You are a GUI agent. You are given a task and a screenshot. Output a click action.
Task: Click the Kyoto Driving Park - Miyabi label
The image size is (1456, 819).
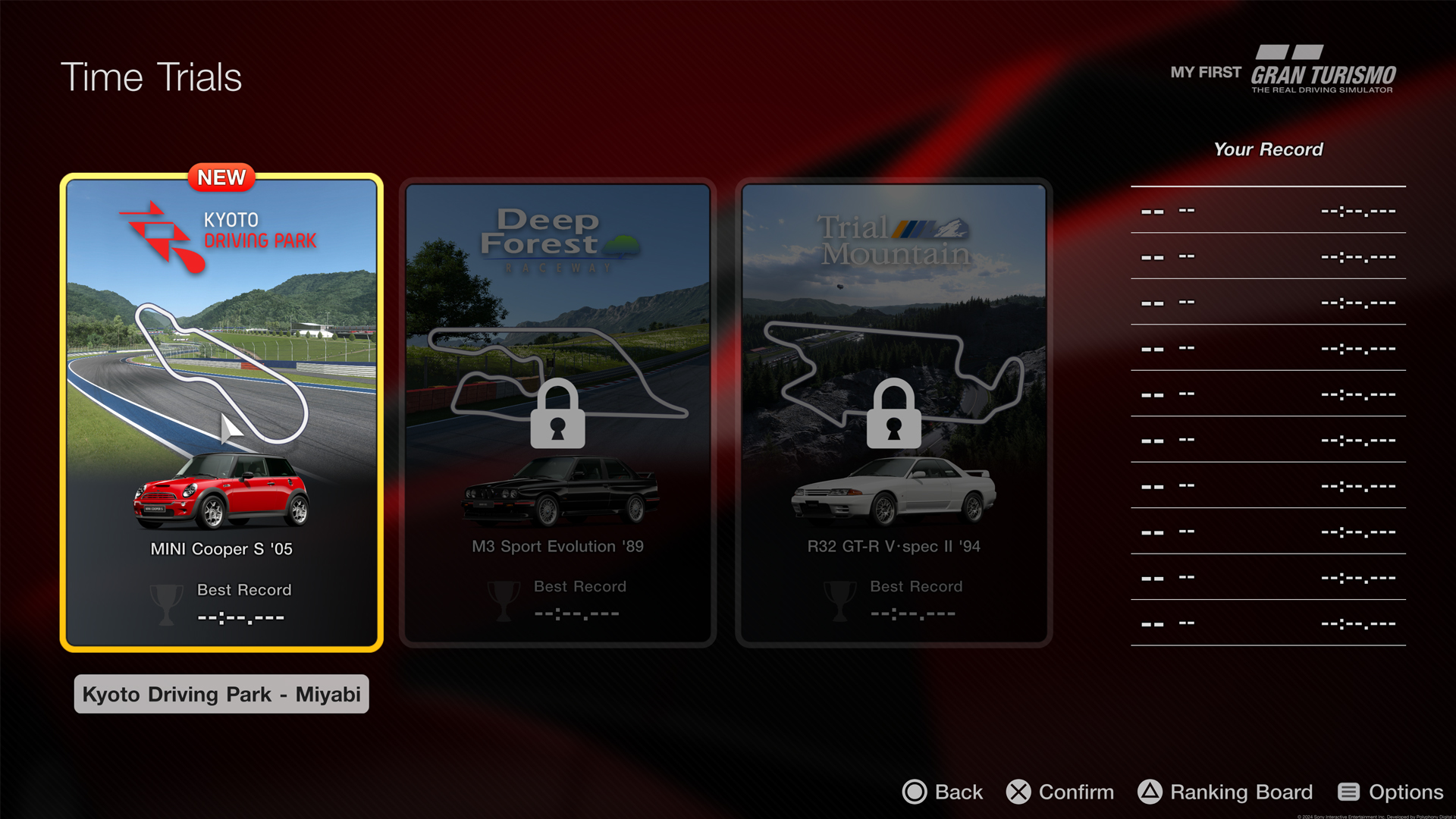[221, 694]
